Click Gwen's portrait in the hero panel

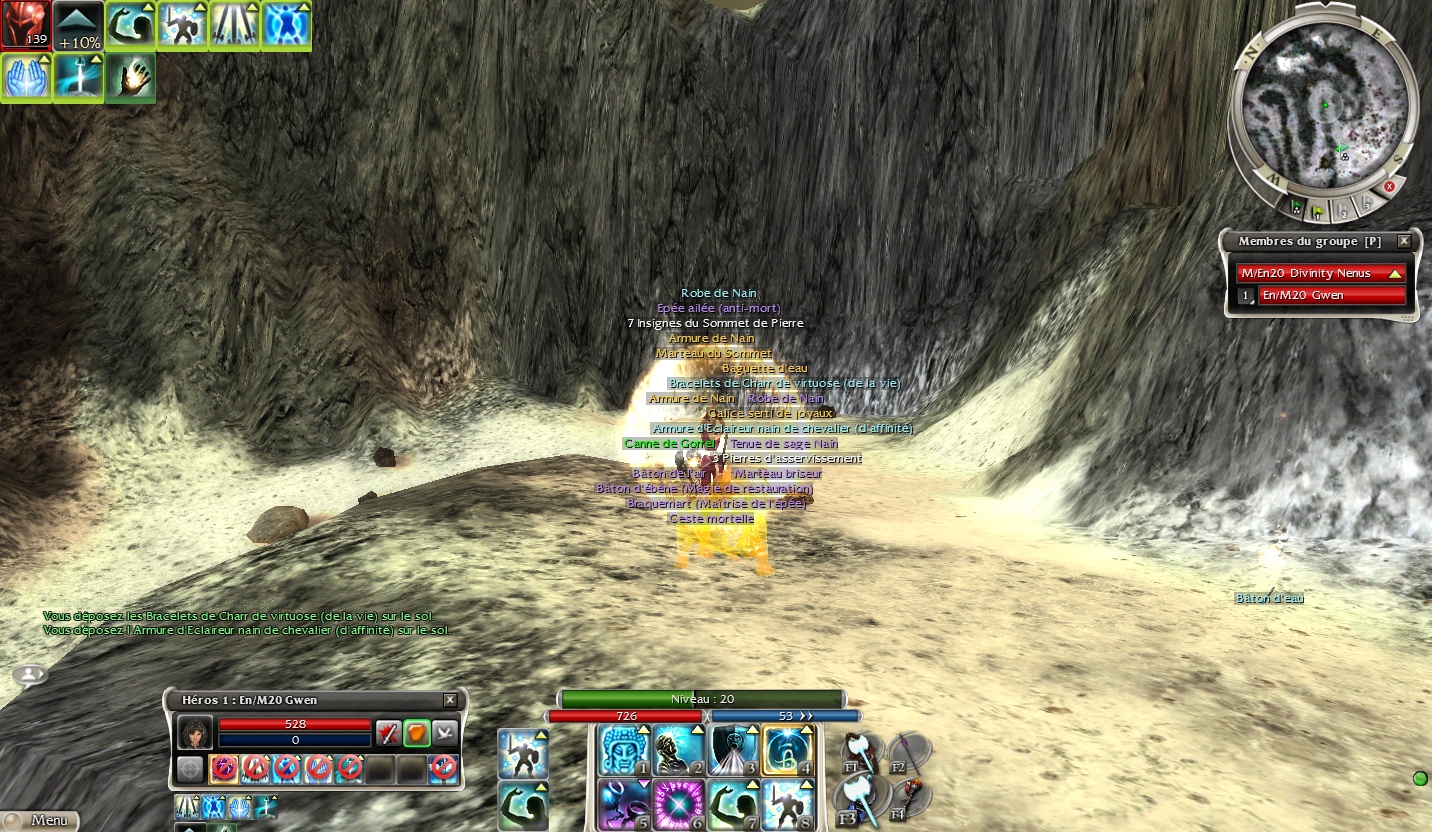pyautogui.click(x=194, y=733)
